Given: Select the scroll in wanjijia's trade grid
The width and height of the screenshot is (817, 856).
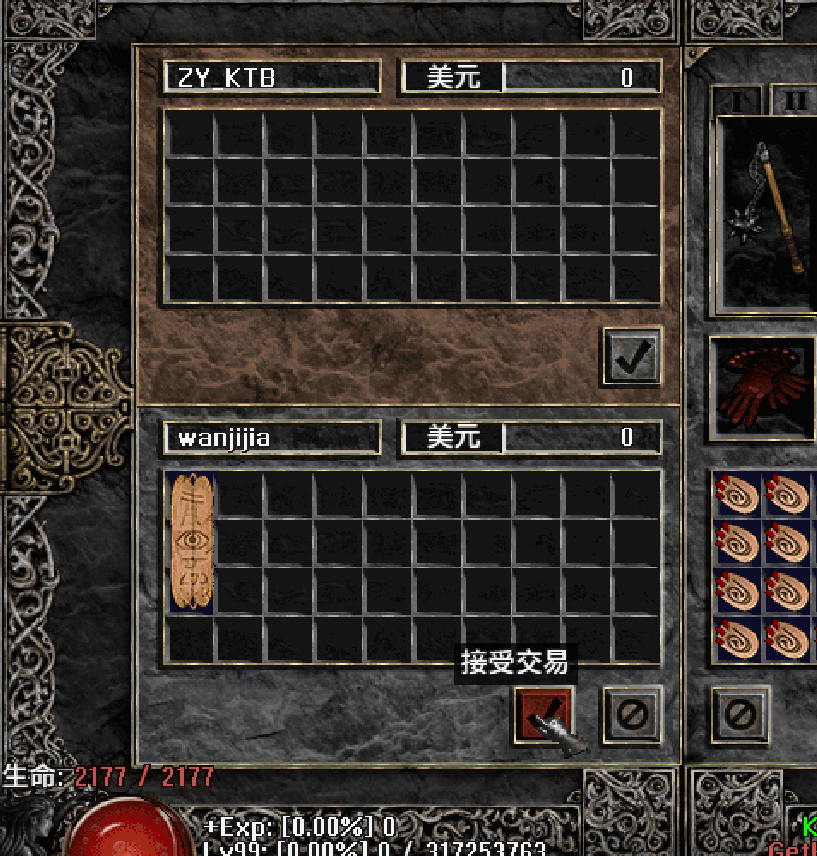Looking at the screenshot, I should (190, 543).
